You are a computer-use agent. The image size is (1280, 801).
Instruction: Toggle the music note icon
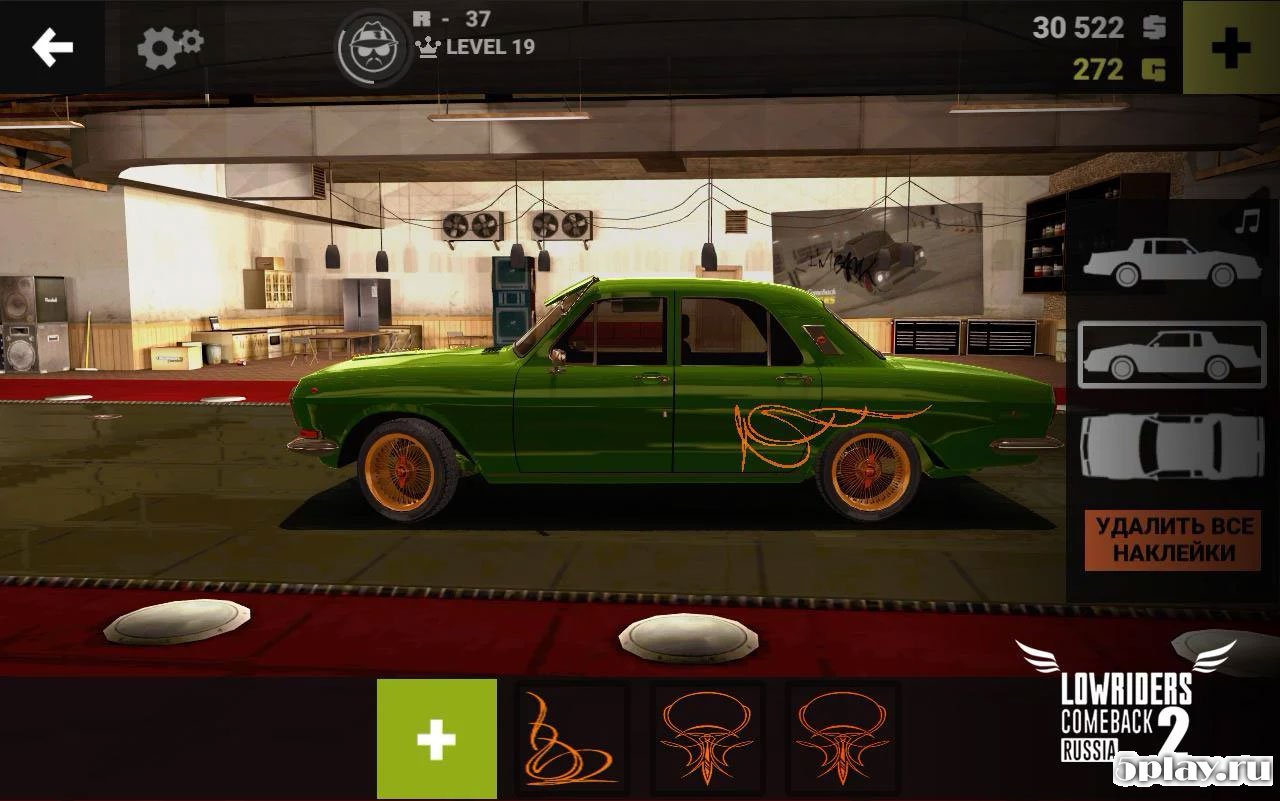[1246, 222]
